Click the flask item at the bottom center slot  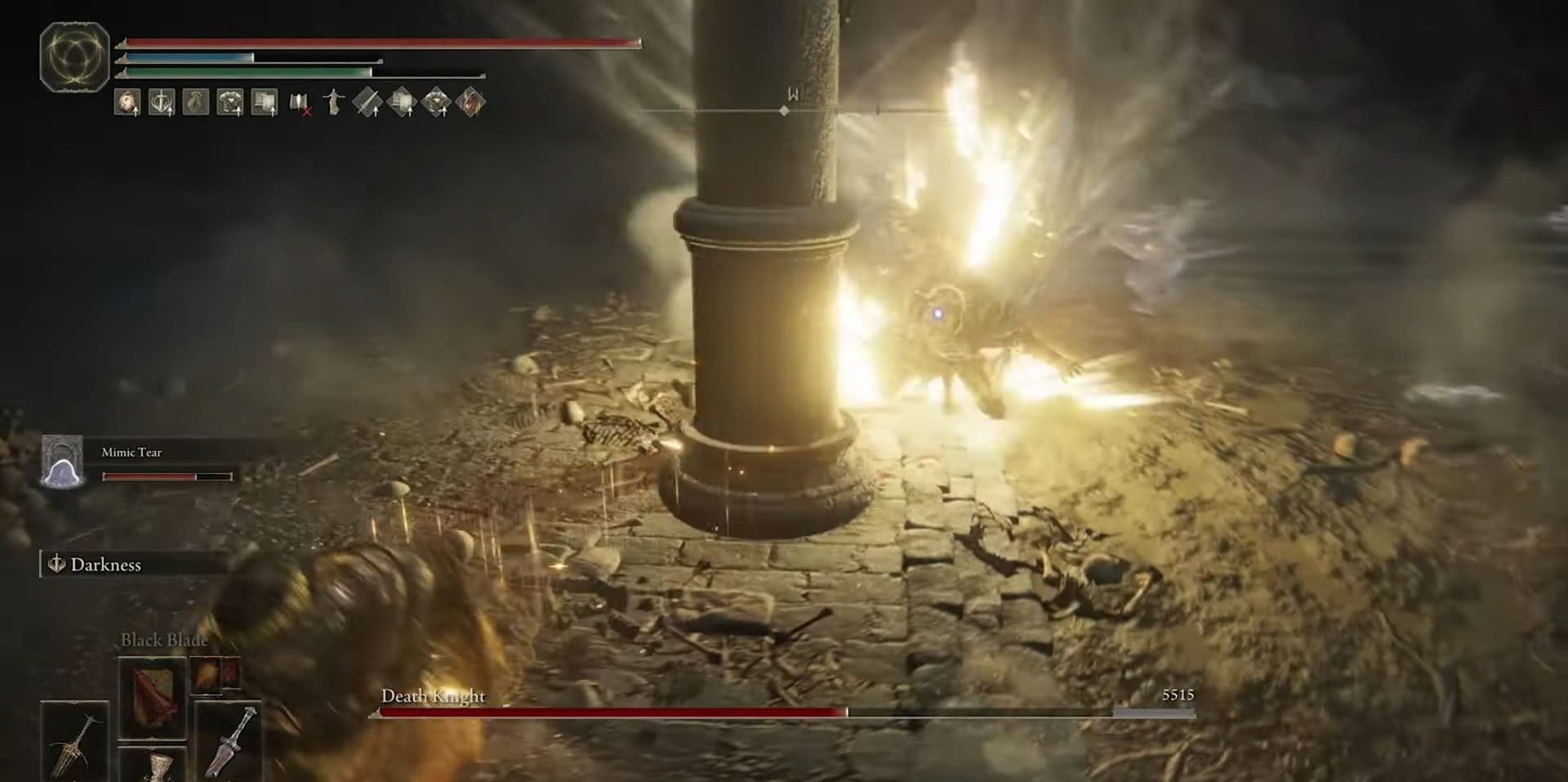pyautogui.click(x=159, y=768)
